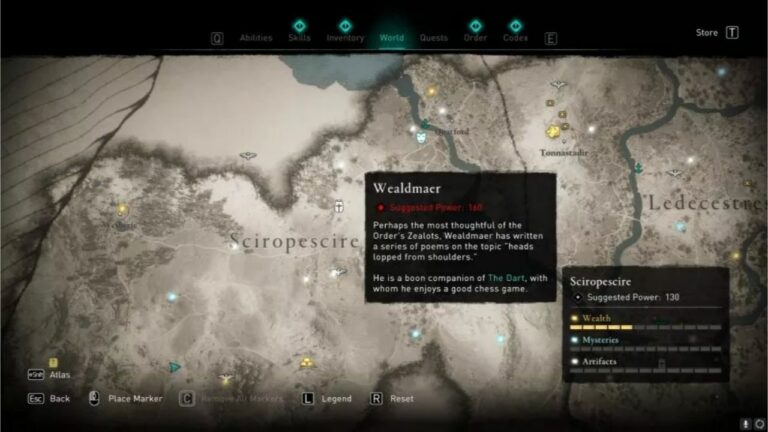Screen dimensions: 768x432
Task: Select the Artifacts row in Sciropescire panel
Action: pyautogui.click(x=645, y=361)
